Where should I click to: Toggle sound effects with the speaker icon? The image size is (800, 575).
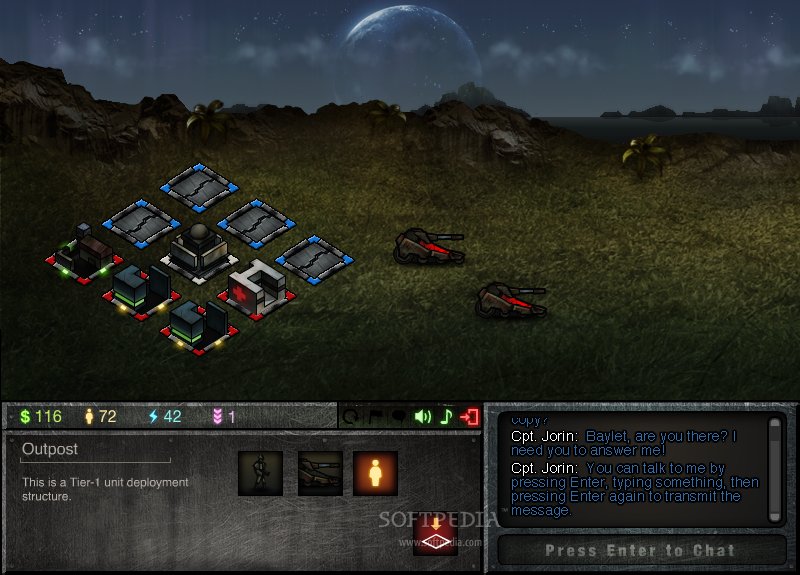423,416
